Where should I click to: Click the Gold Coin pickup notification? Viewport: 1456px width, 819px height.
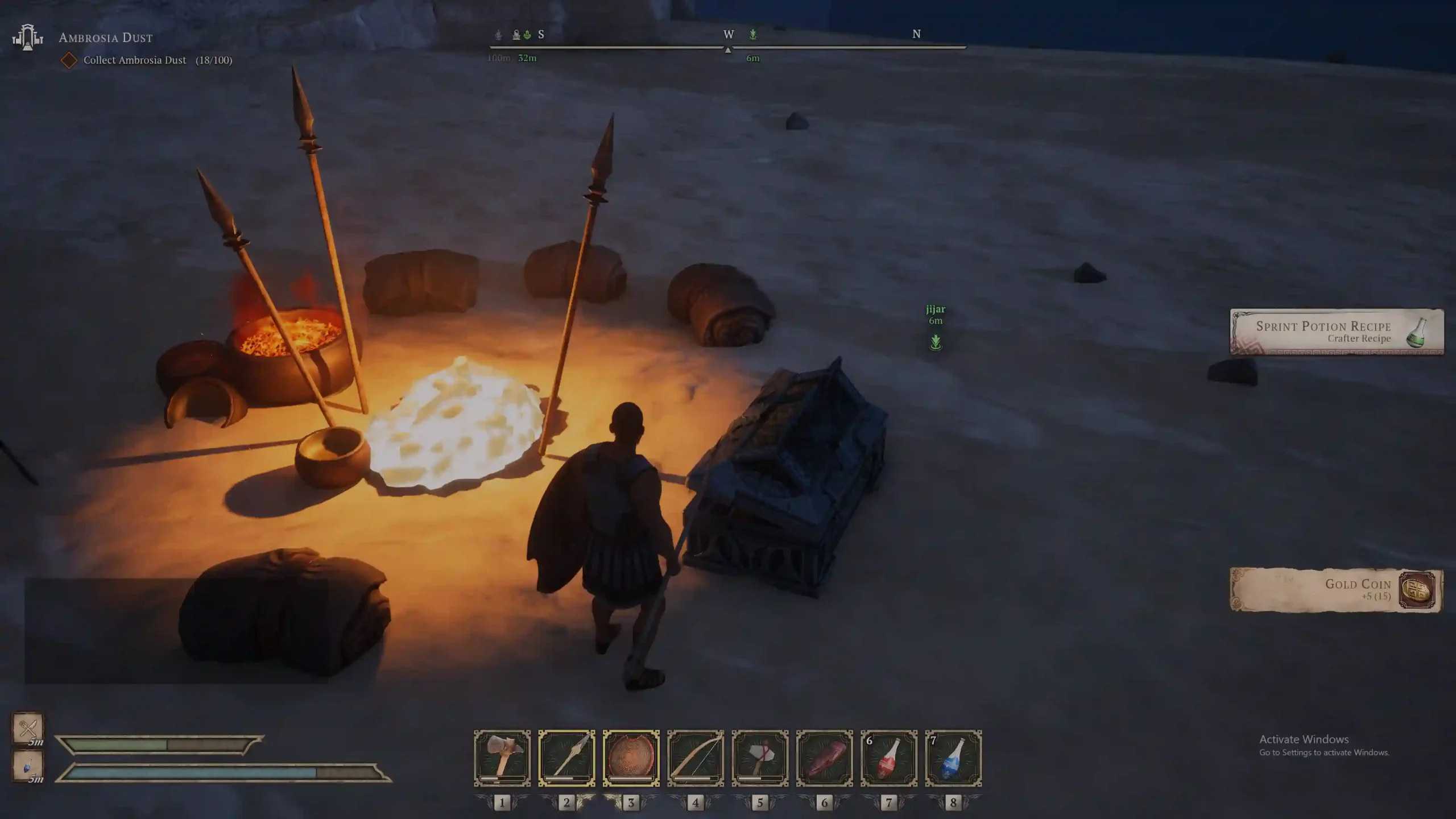pyautogui.click(x=1337, y=590)
